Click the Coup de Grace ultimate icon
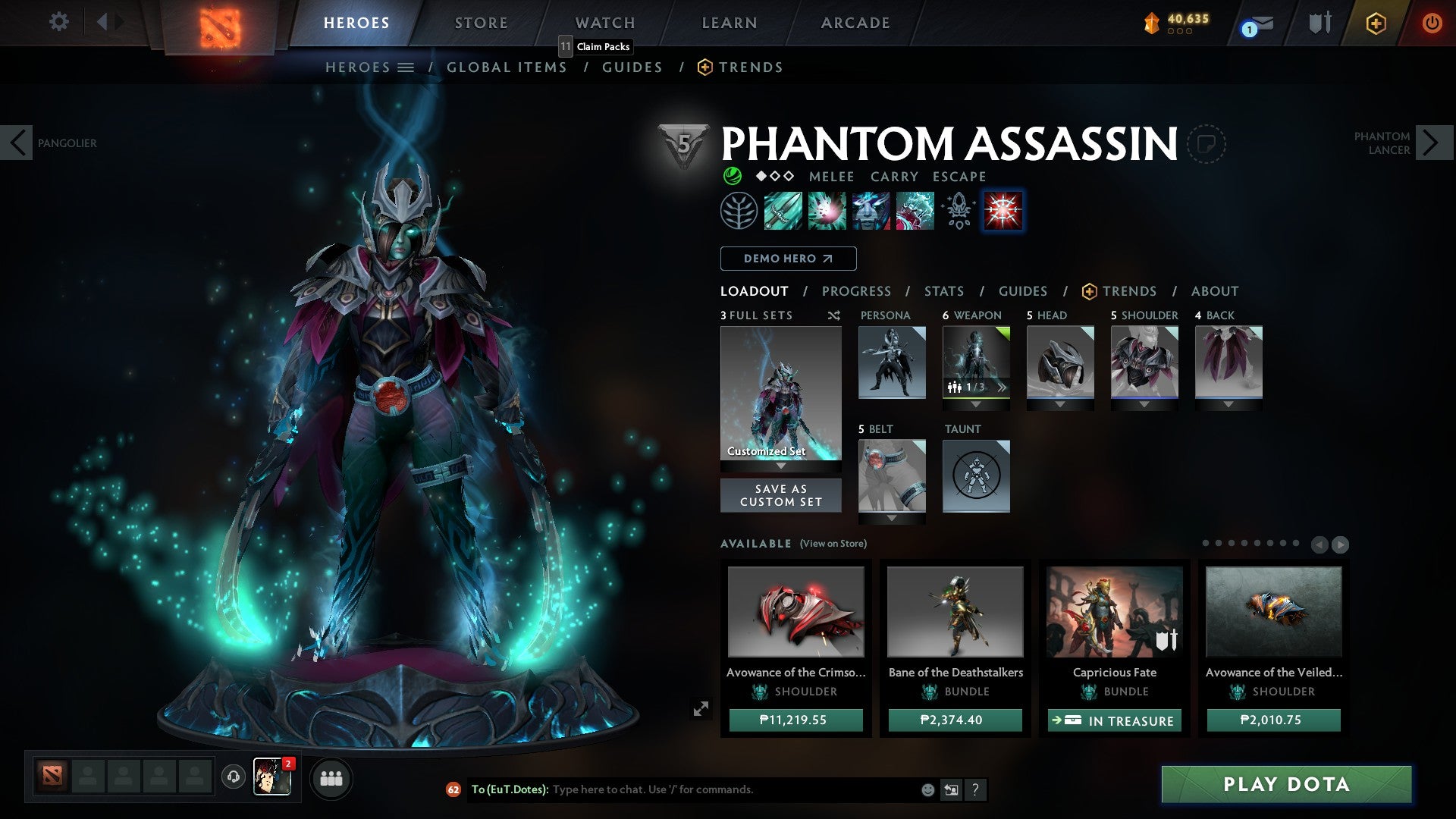Screen dimensions: 1456x819 point(1003,211)
